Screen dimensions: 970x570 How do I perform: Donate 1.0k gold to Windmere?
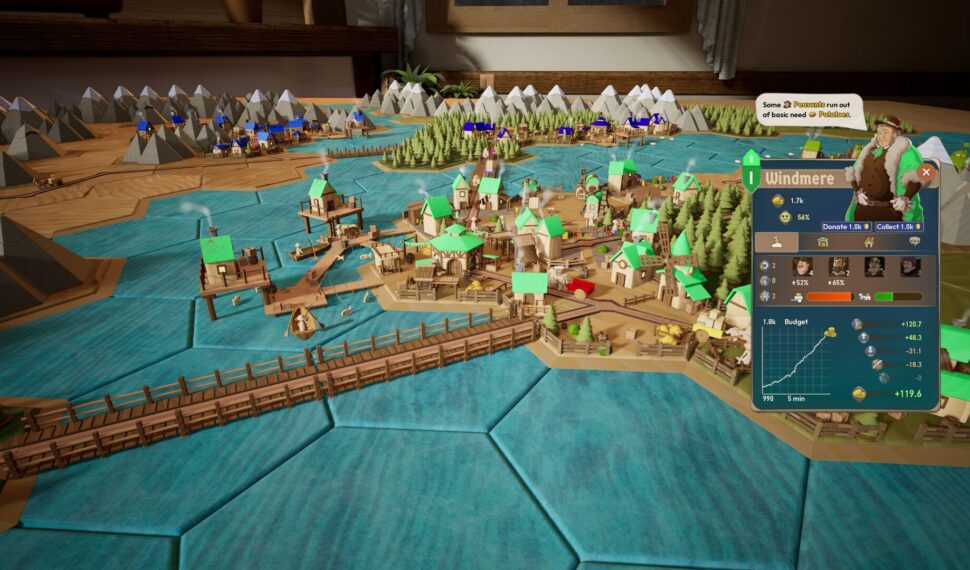846,227
